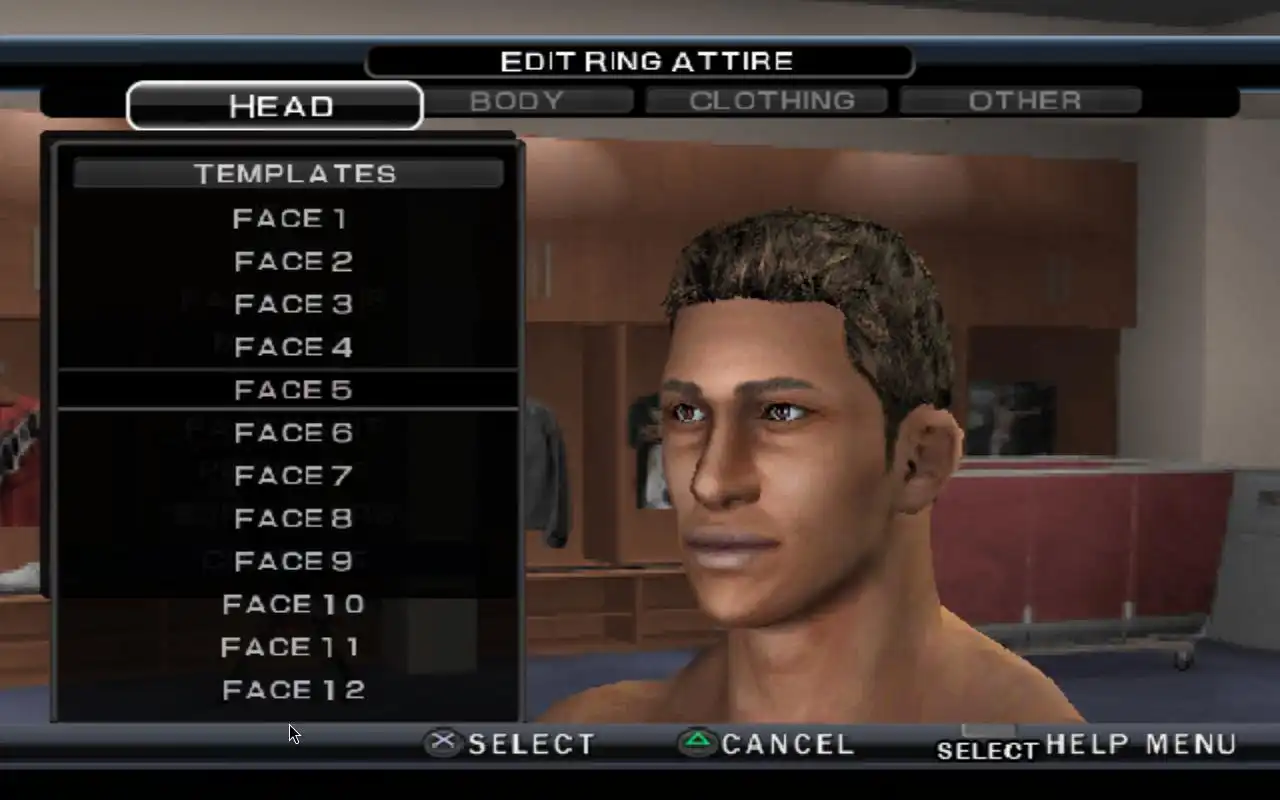Choose Face 4 from templates
This screenshot has width=1280, height=800.
tap(293, 348)
